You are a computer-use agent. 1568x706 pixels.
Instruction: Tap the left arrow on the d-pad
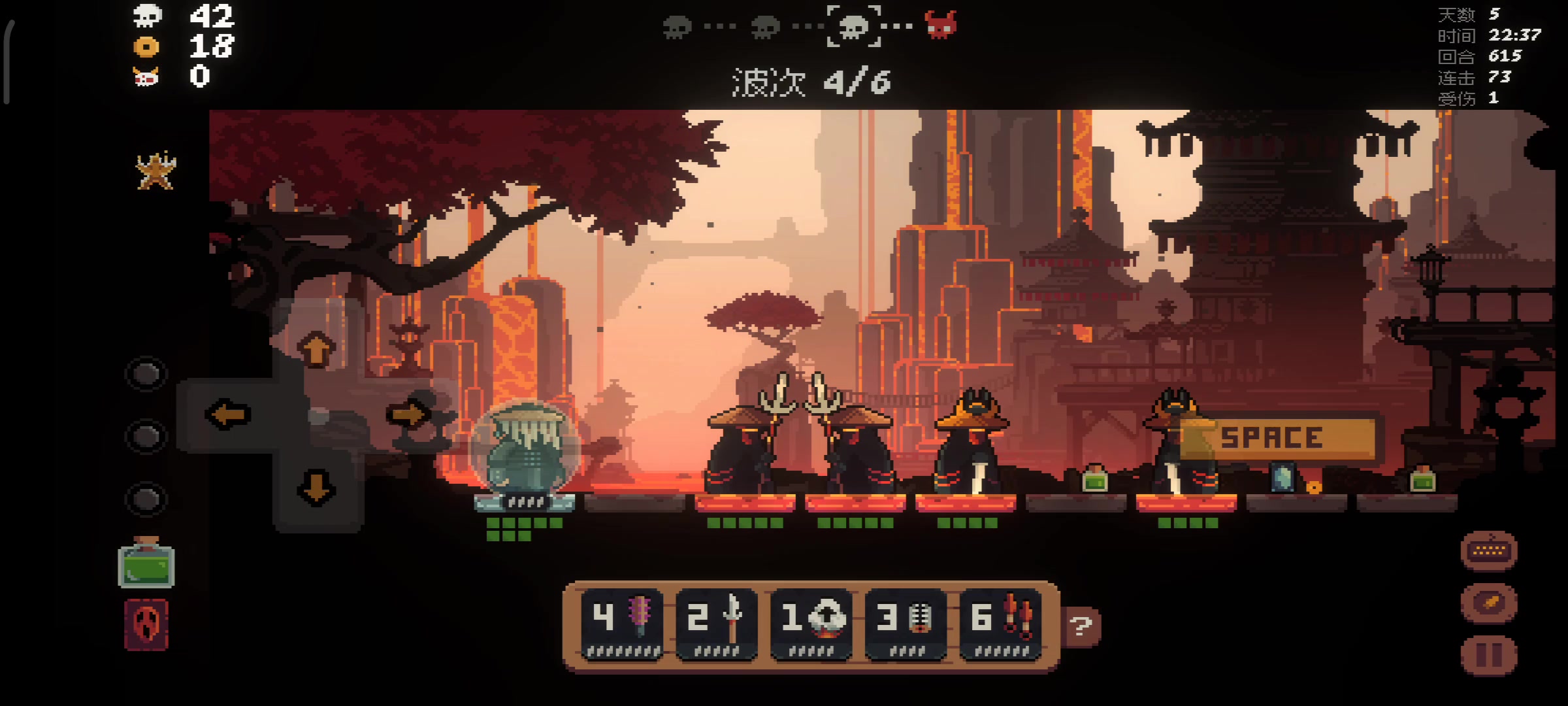228,414
